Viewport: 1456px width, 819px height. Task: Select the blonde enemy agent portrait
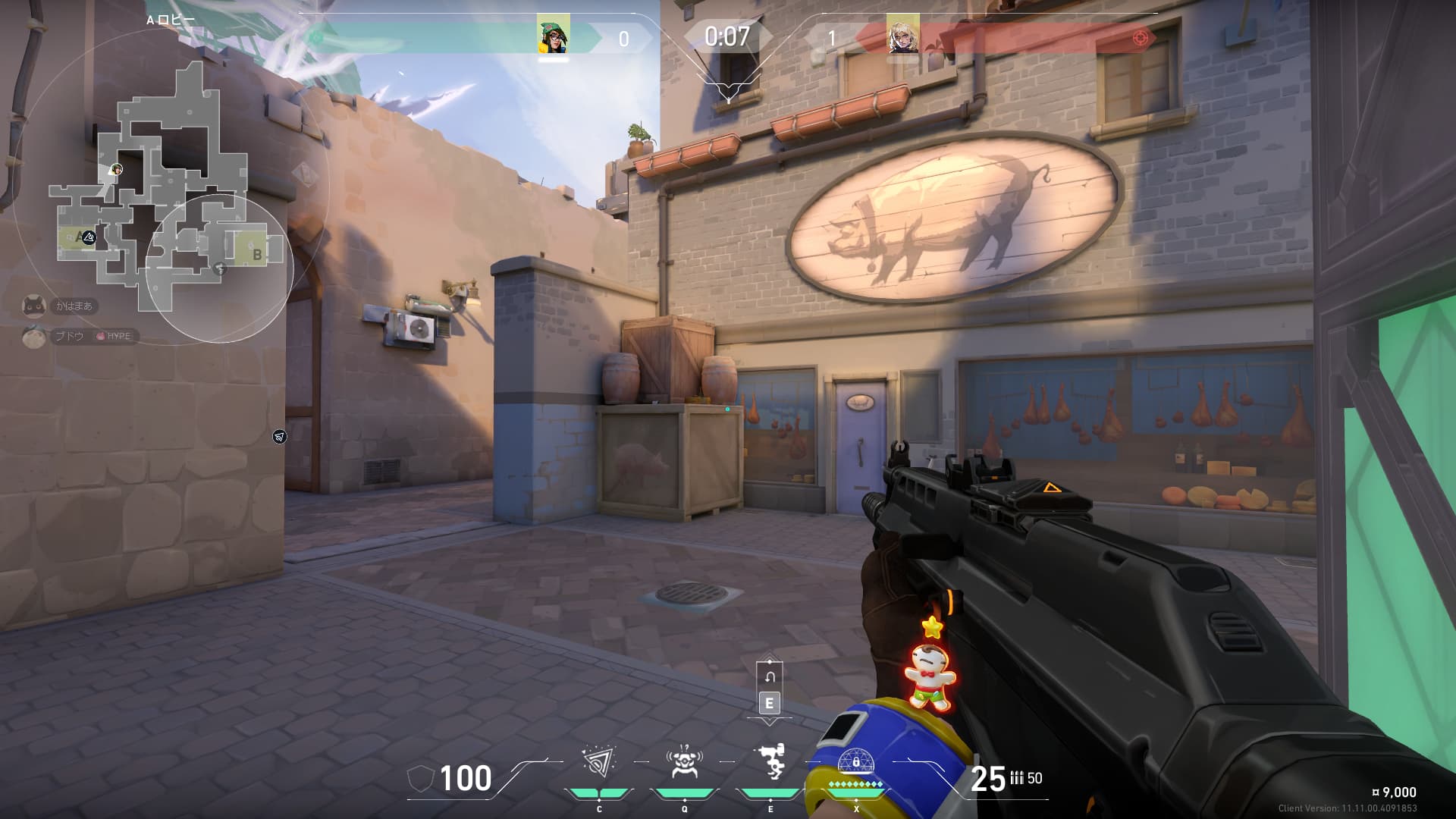point(902,34)
